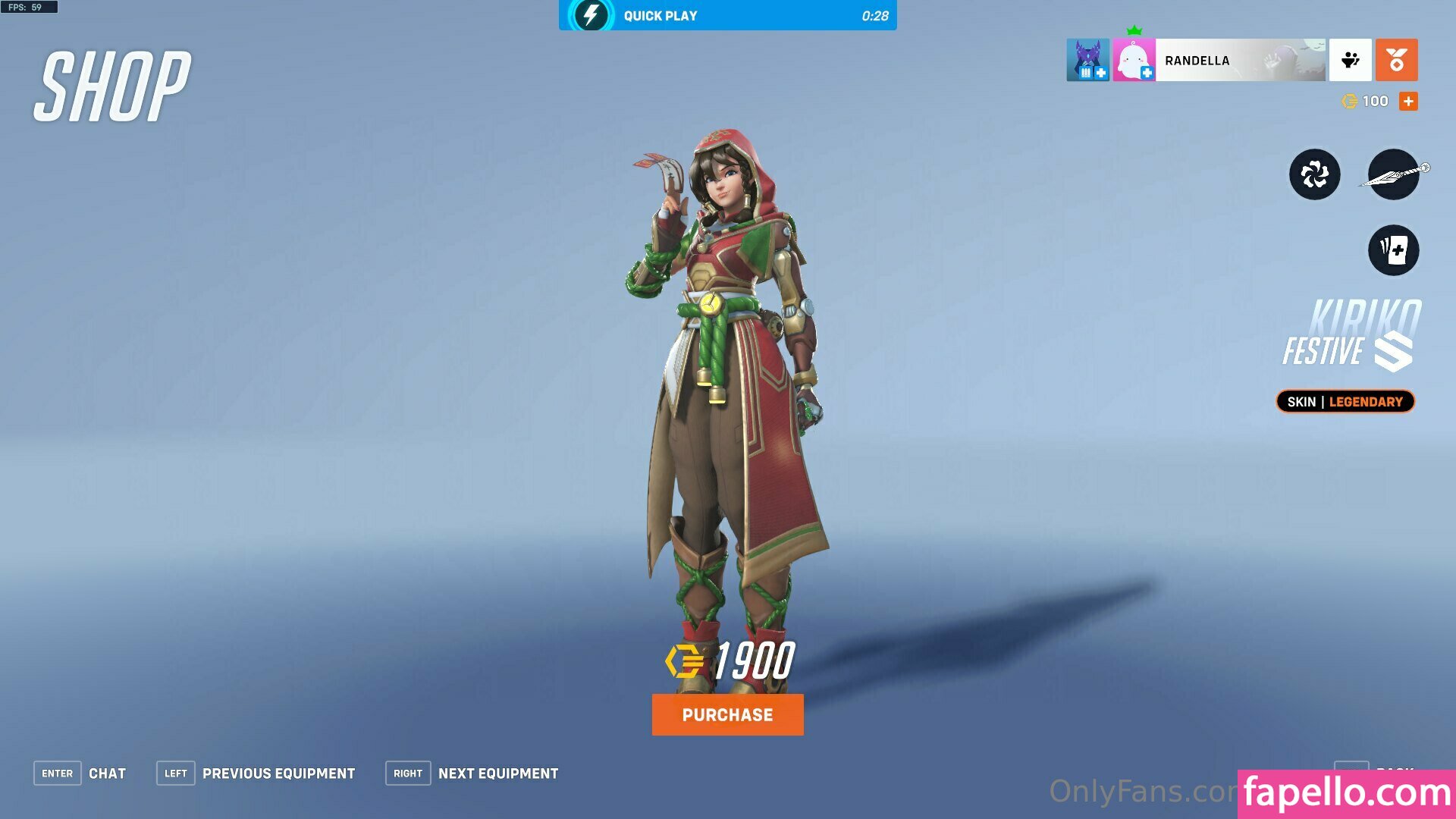
Task: Add more Overwatch Coins with plus button
Action: click(x=1408, y=101)
